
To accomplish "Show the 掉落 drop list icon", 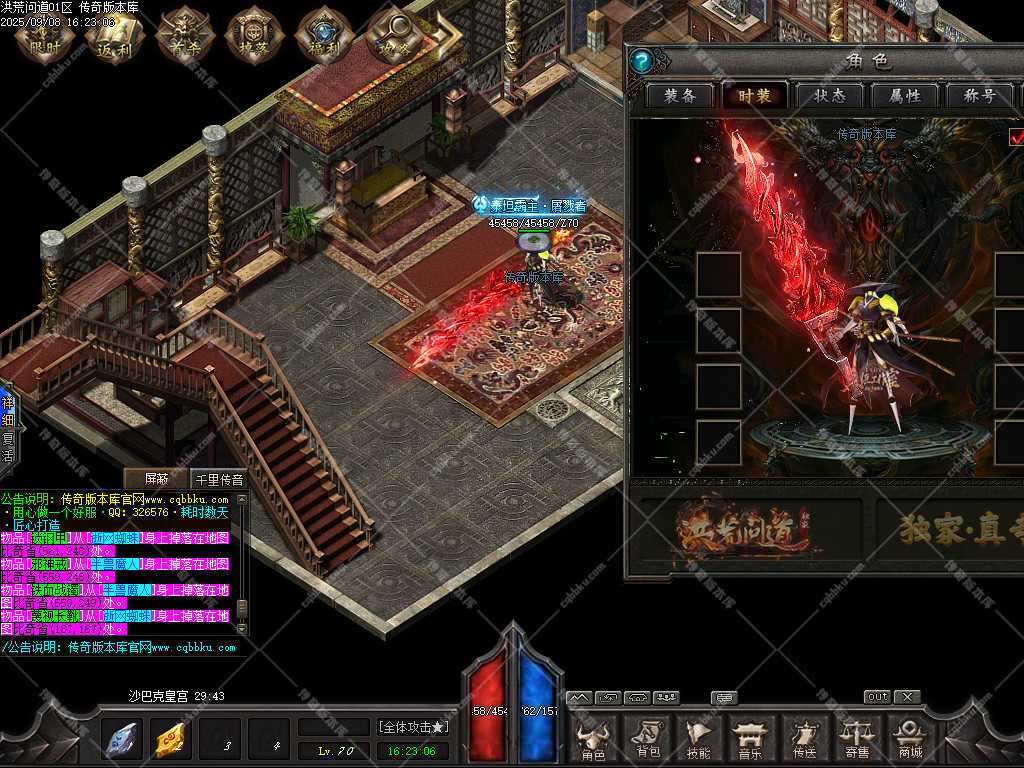I will 251,35.
